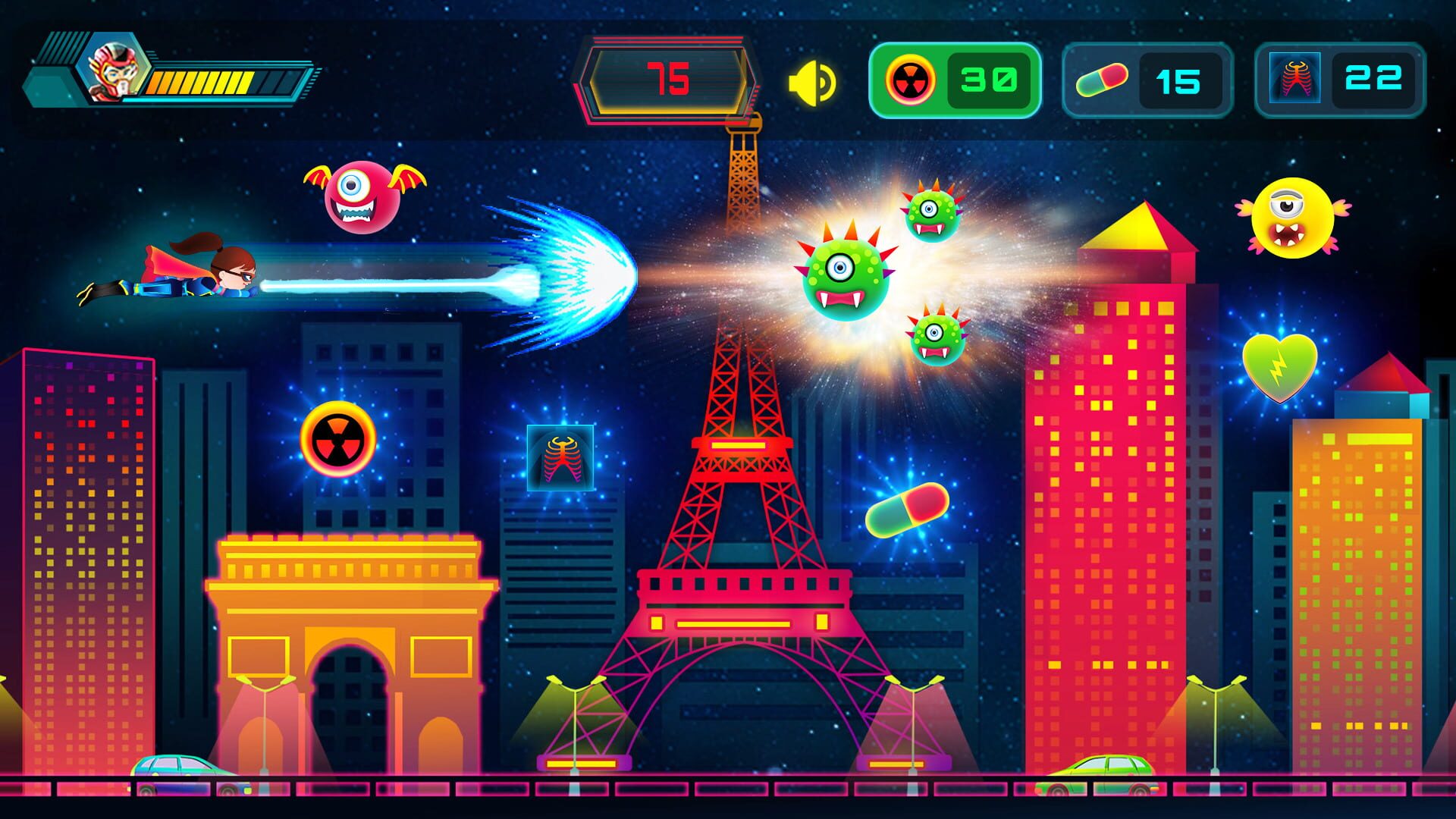1456x819 pixels.
Task: Select the pill capsule item counter
Action: 1147,80
